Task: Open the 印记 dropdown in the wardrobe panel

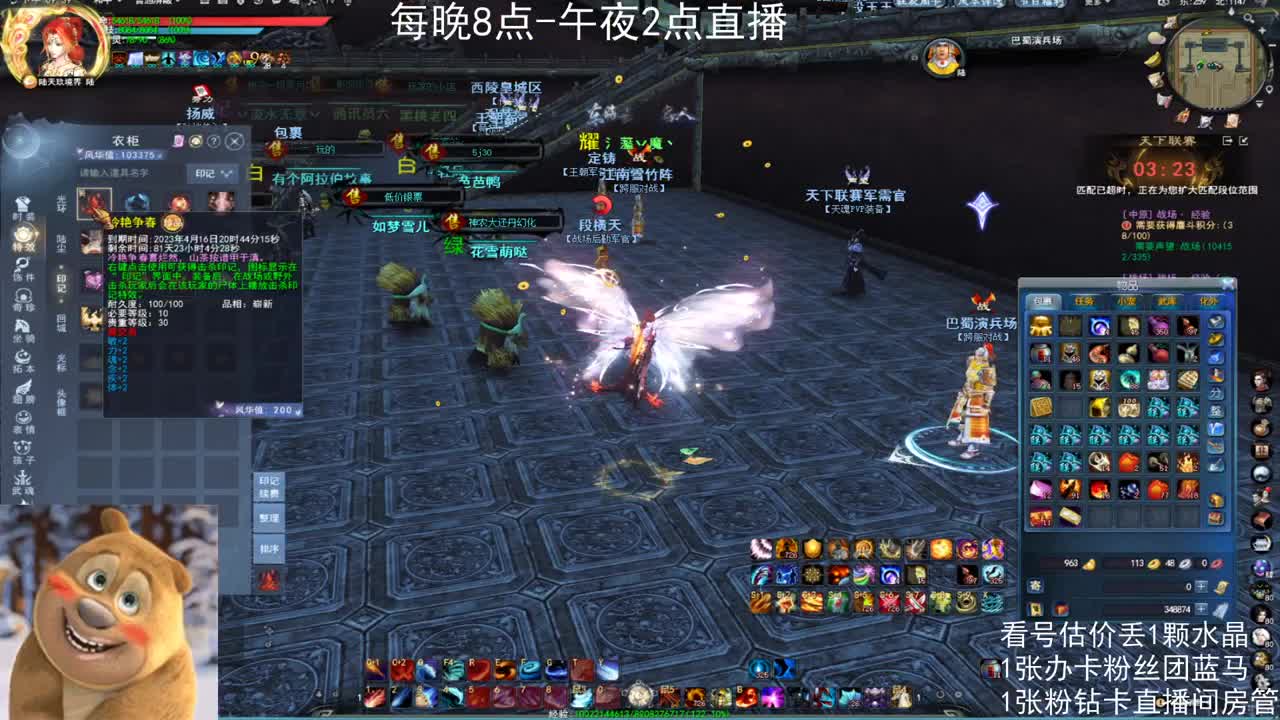Action: click(x=209, y=173)
